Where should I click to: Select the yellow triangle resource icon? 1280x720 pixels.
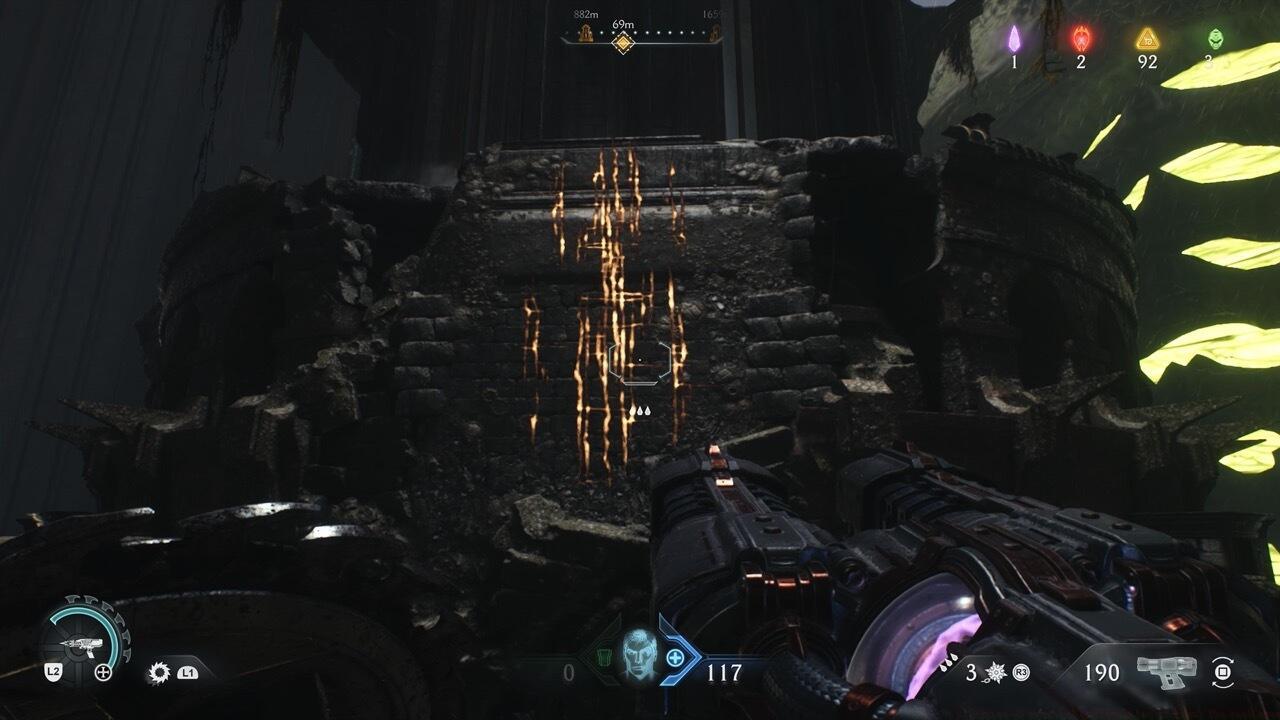(1147, 39)
